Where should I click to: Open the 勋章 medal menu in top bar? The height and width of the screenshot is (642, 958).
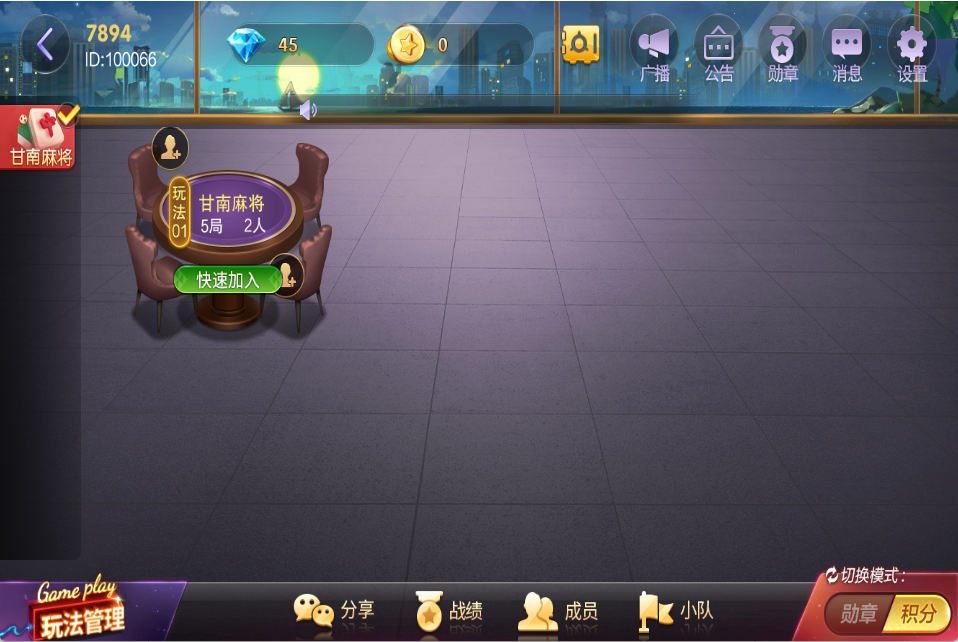tap(782, 49)
